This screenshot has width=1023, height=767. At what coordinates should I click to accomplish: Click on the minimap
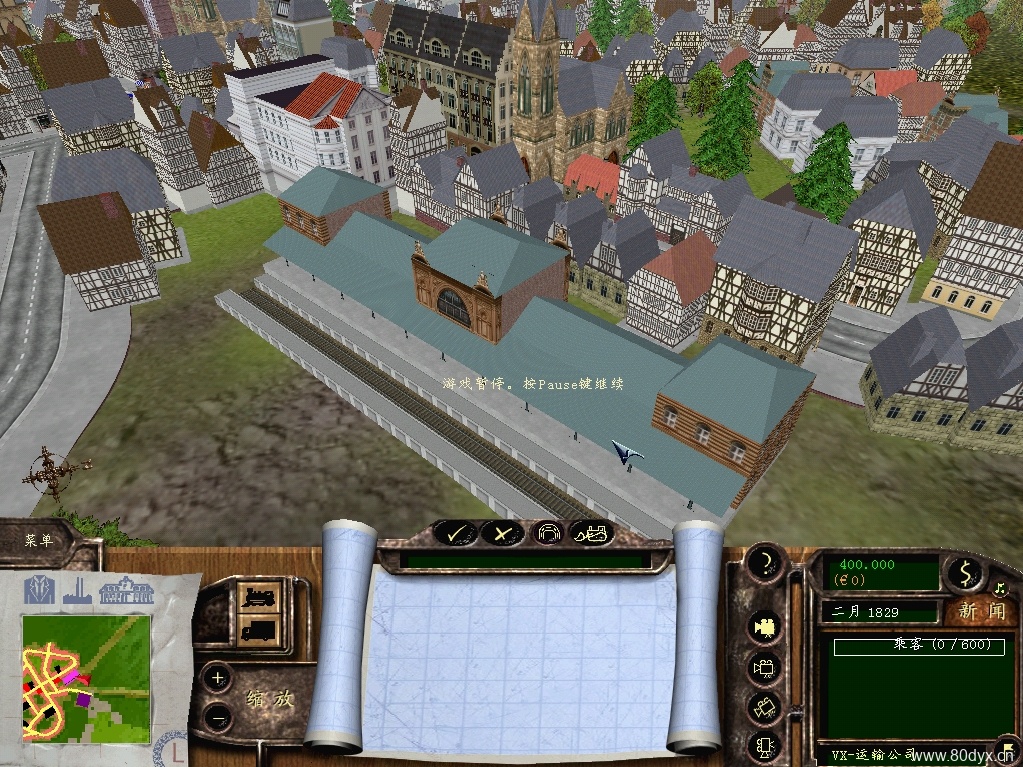tap(86, 677)
